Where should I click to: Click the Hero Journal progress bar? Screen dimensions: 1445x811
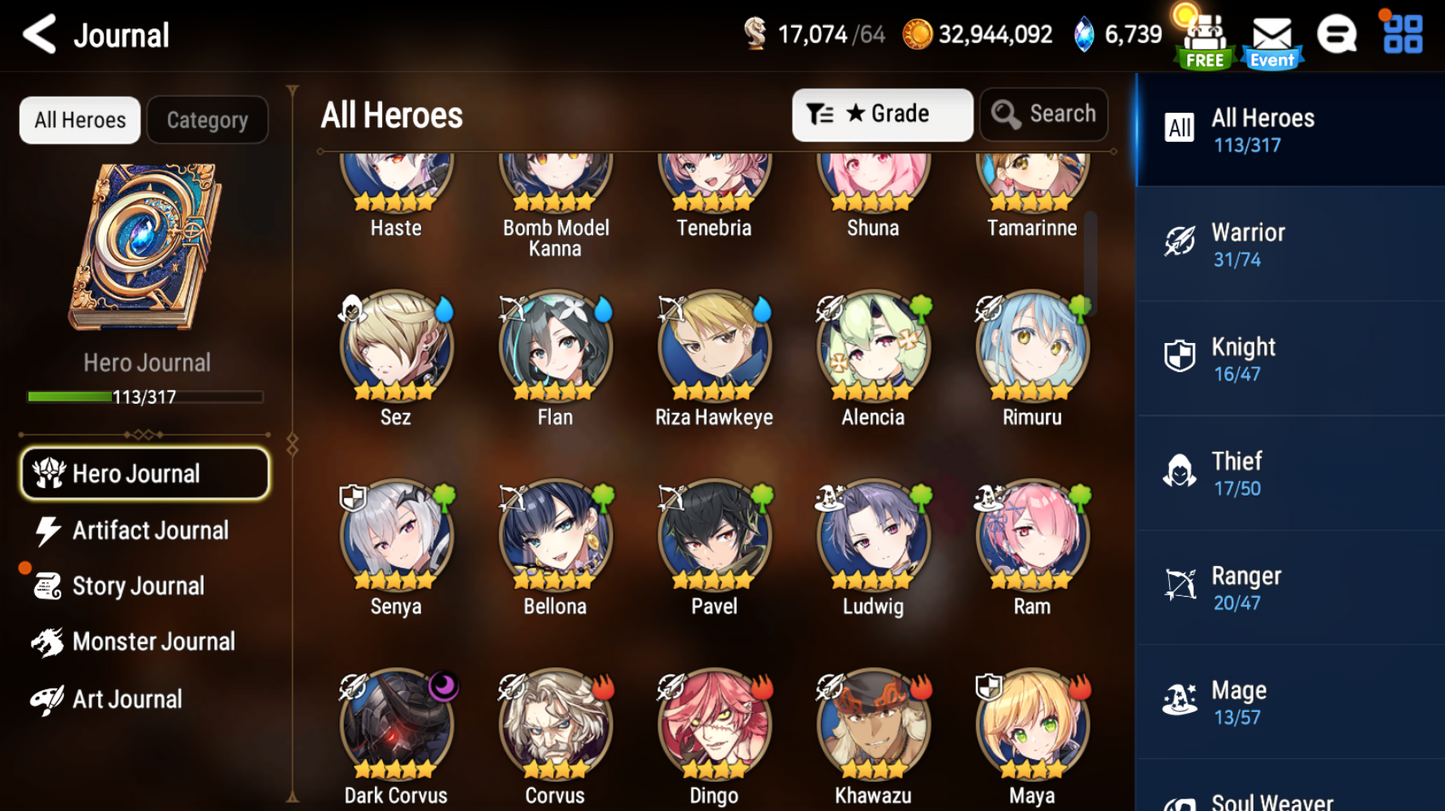[147, 397]
